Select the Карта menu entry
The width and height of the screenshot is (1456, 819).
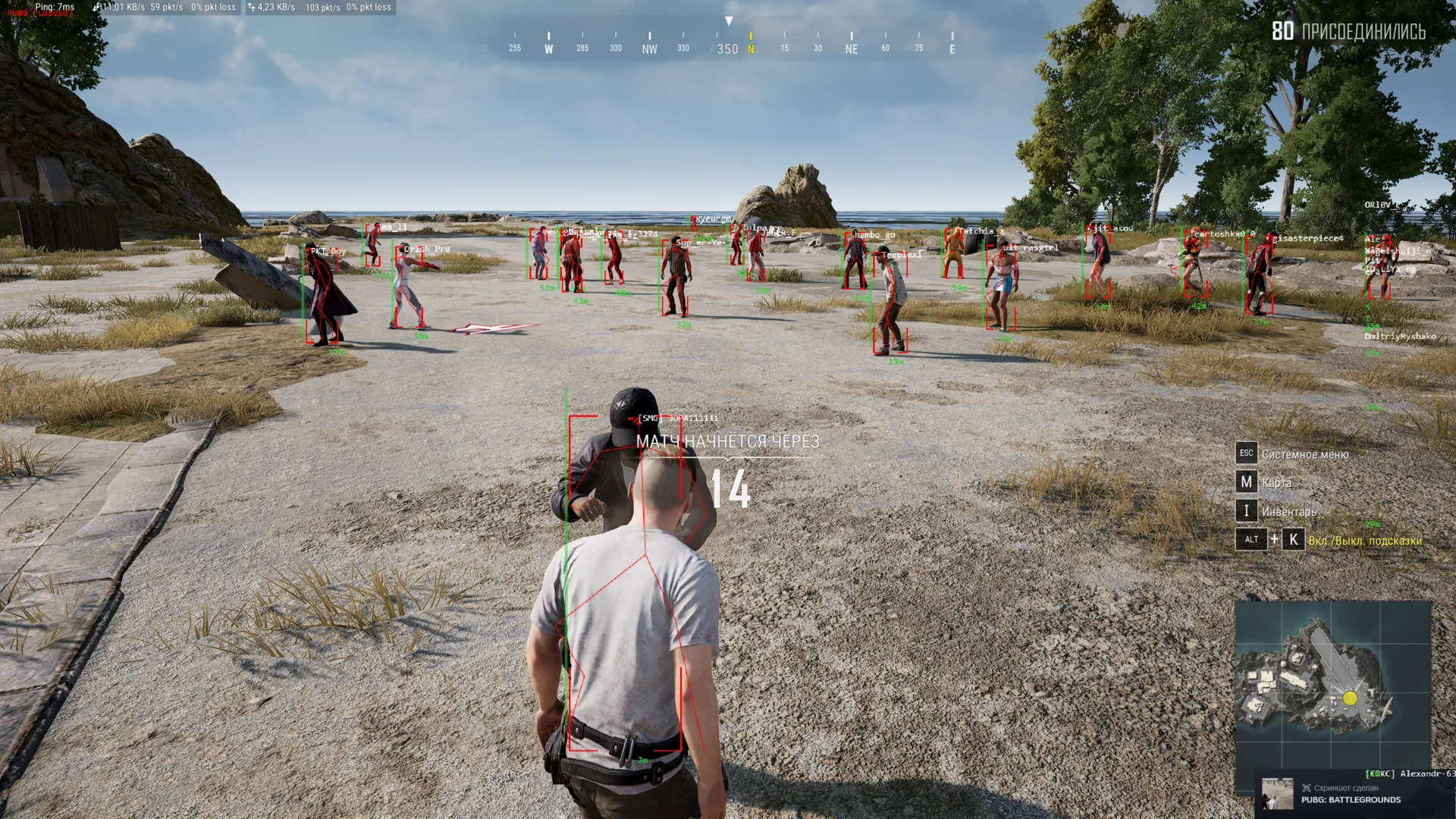tap(1276, 482)
